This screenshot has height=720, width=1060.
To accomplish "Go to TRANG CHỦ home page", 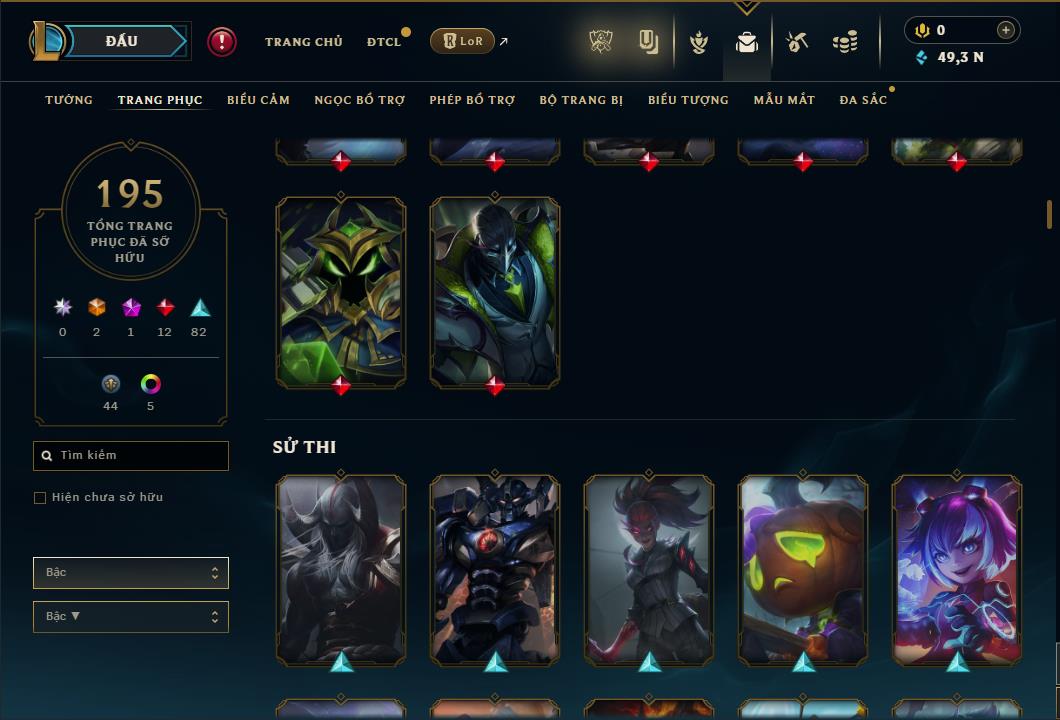I will click(x=303, y=42).
